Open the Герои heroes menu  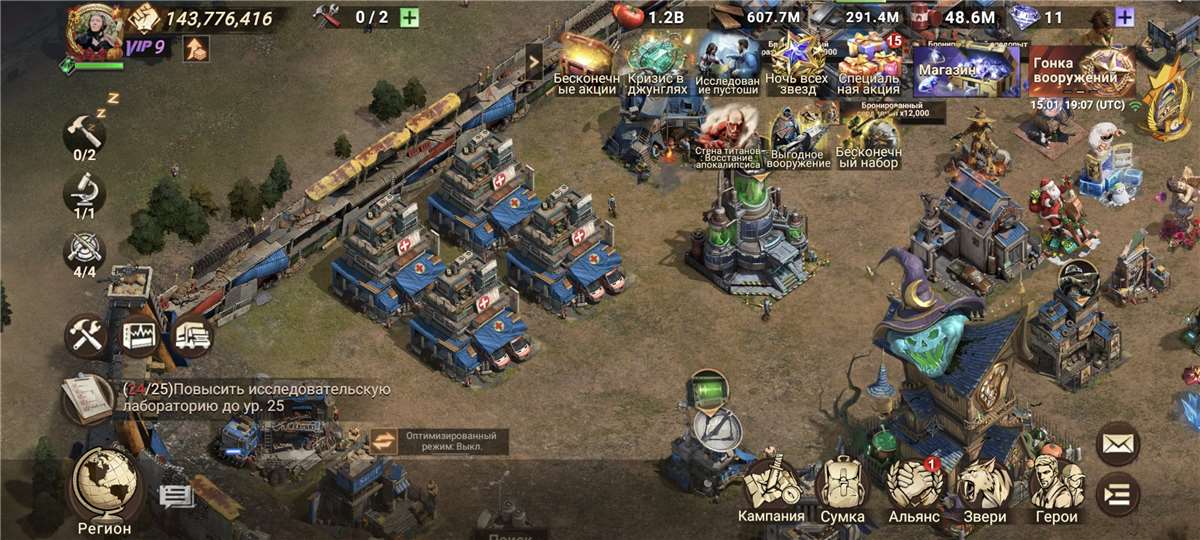1057,488
